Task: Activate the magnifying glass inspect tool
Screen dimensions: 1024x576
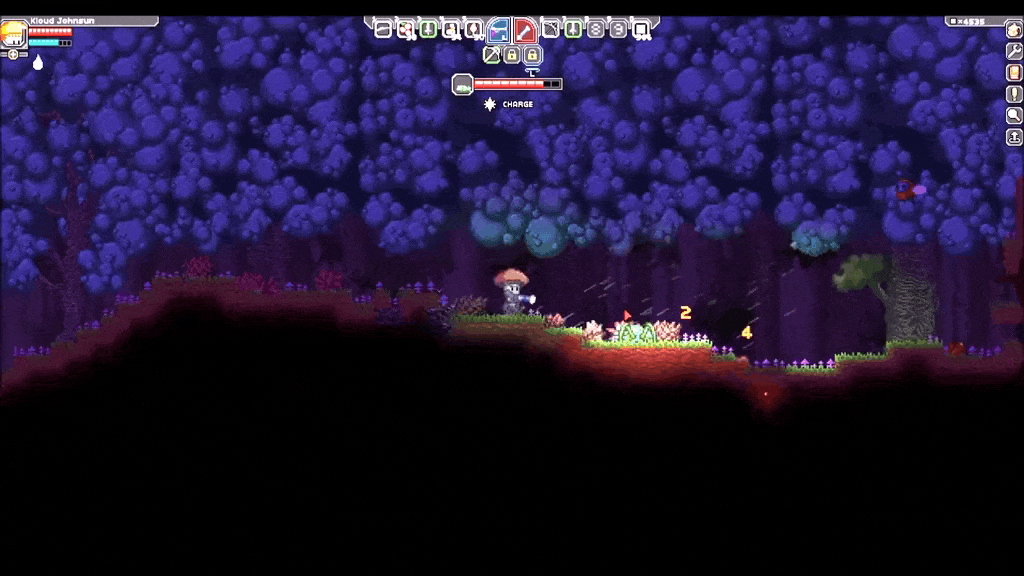Action: [1014, 116]
